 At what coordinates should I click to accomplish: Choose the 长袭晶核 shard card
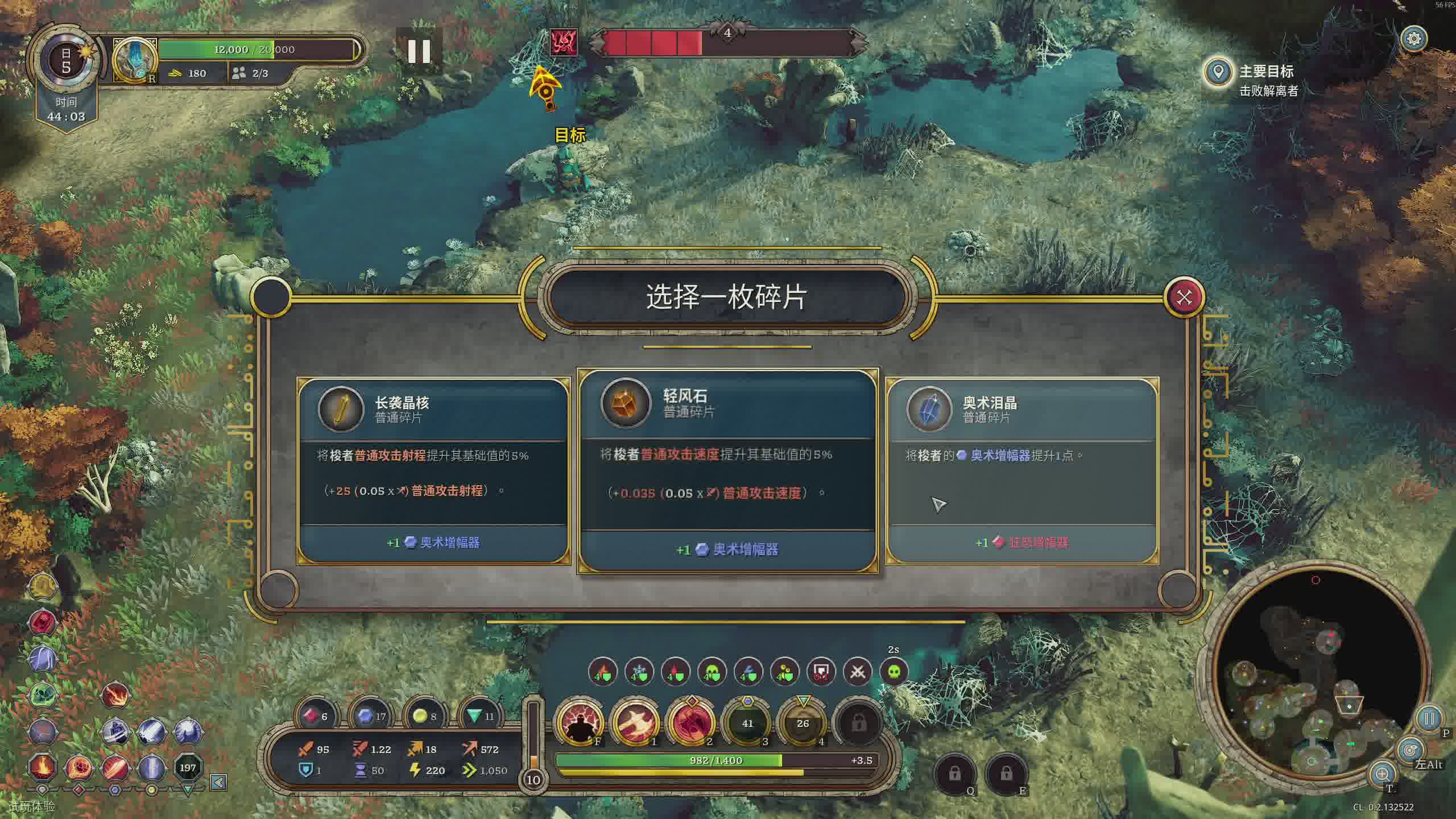point(433,471)
